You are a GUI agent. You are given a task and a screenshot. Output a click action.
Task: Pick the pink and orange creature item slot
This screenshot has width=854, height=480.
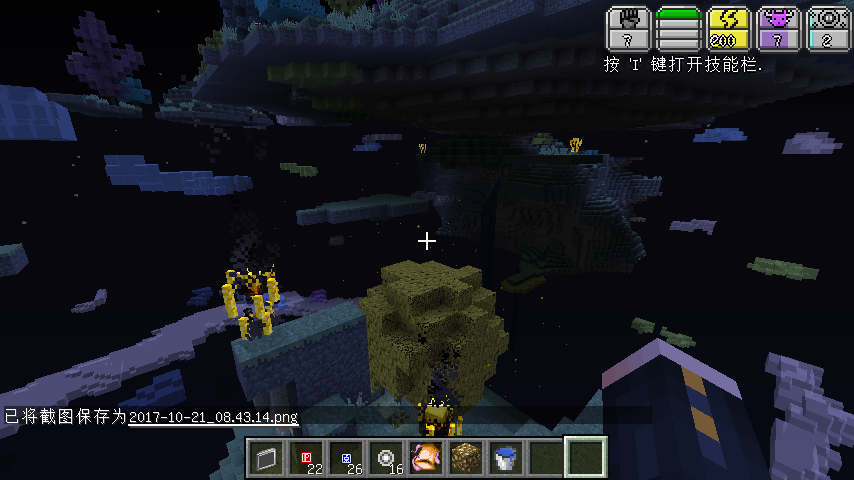pyautogui.click(x=427, y=459)
